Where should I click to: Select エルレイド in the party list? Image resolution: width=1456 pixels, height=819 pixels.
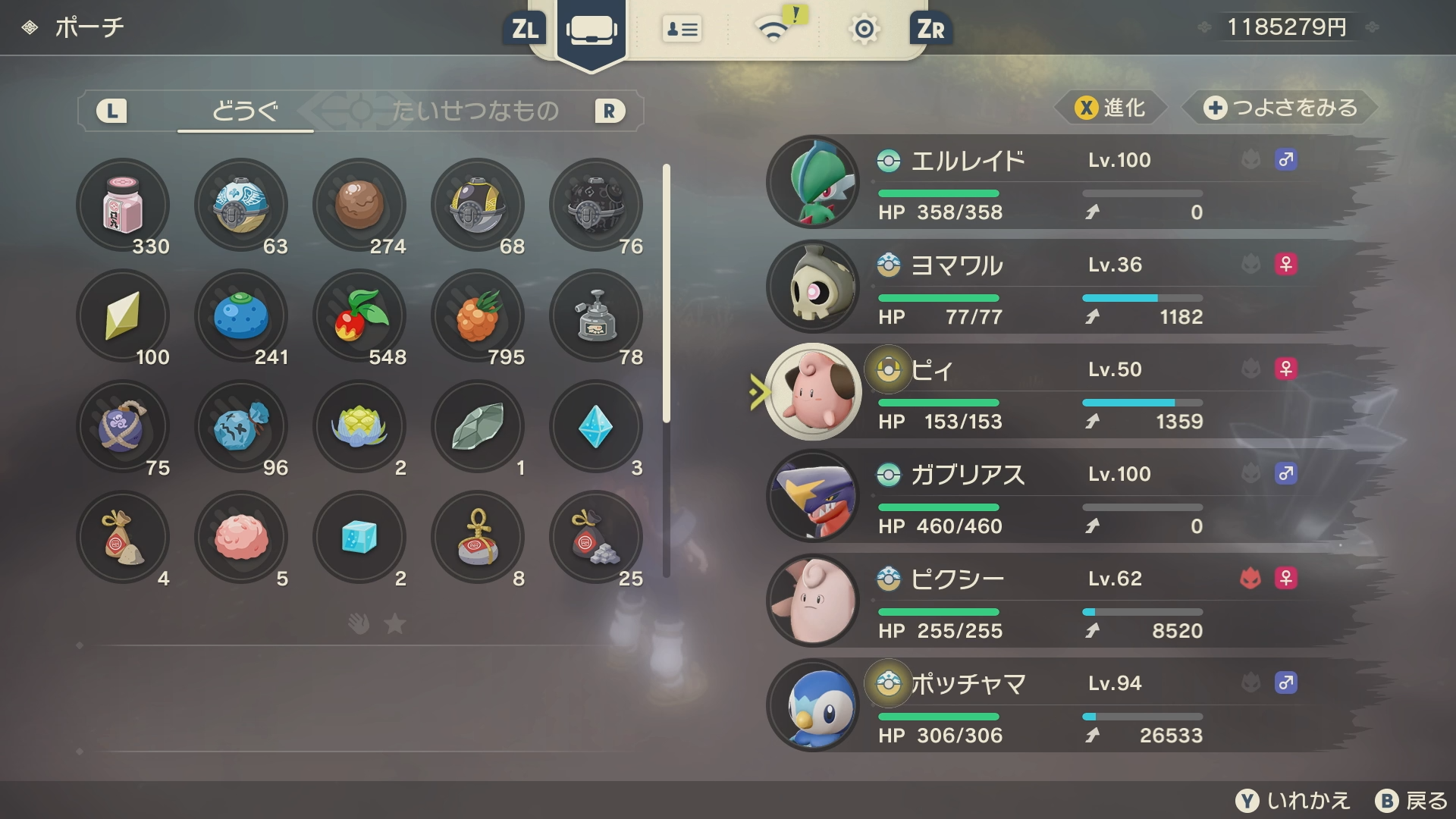pyautogui.click(x=1062, y=182)
